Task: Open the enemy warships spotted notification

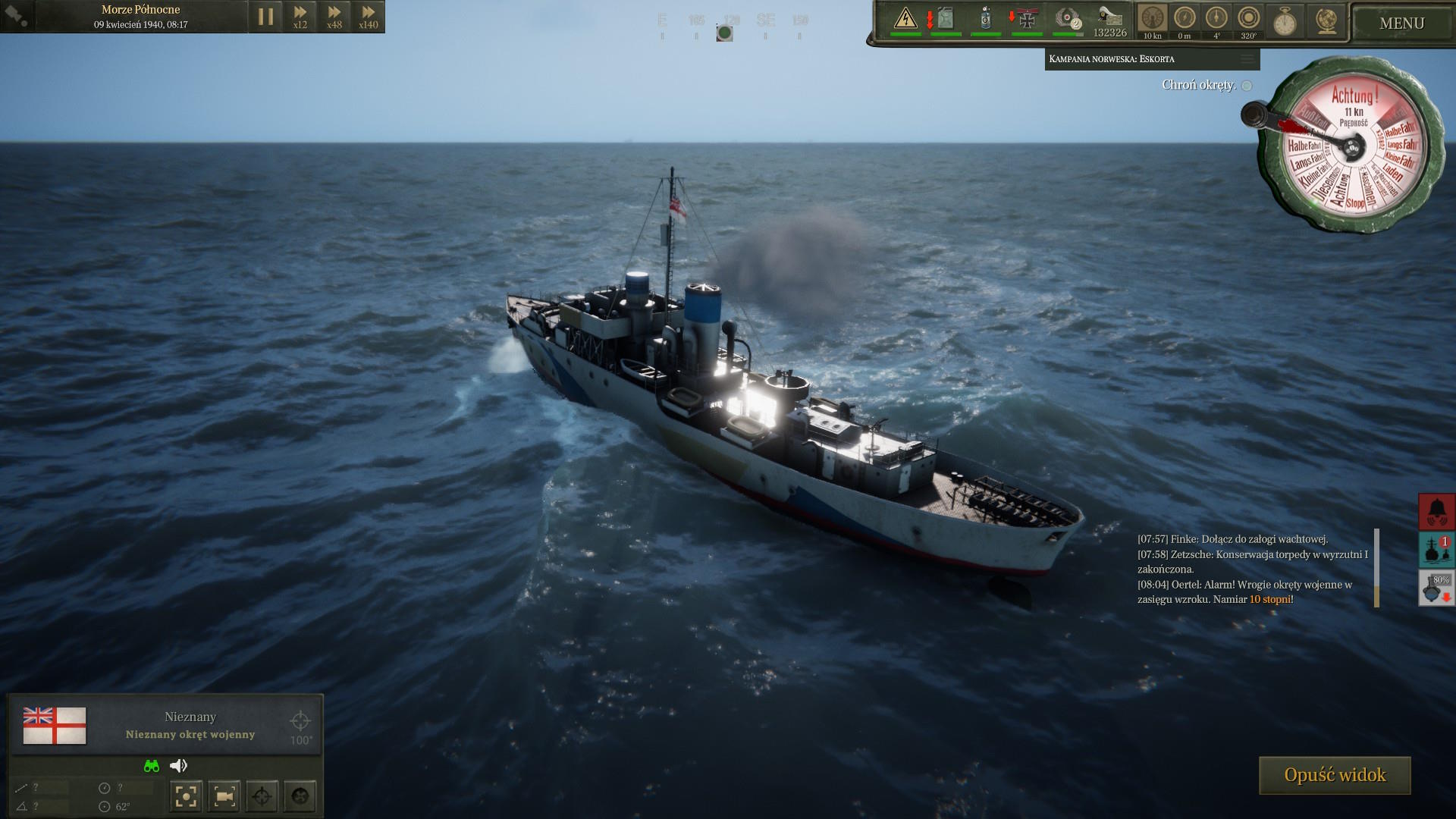Action: tap(1436, 550)
